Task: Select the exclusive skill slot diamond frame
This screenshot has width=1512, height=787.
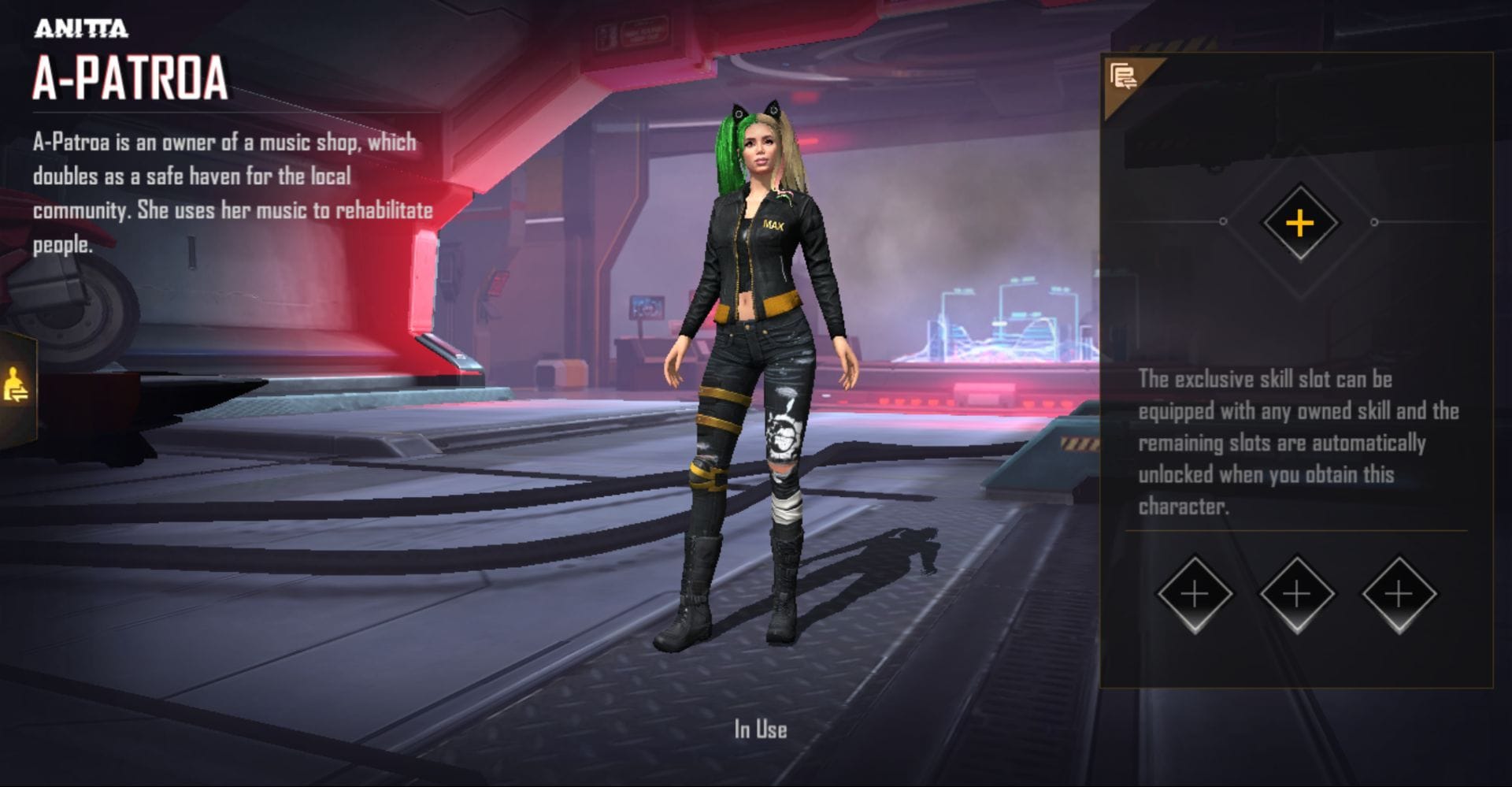Action: [1300, 222]
